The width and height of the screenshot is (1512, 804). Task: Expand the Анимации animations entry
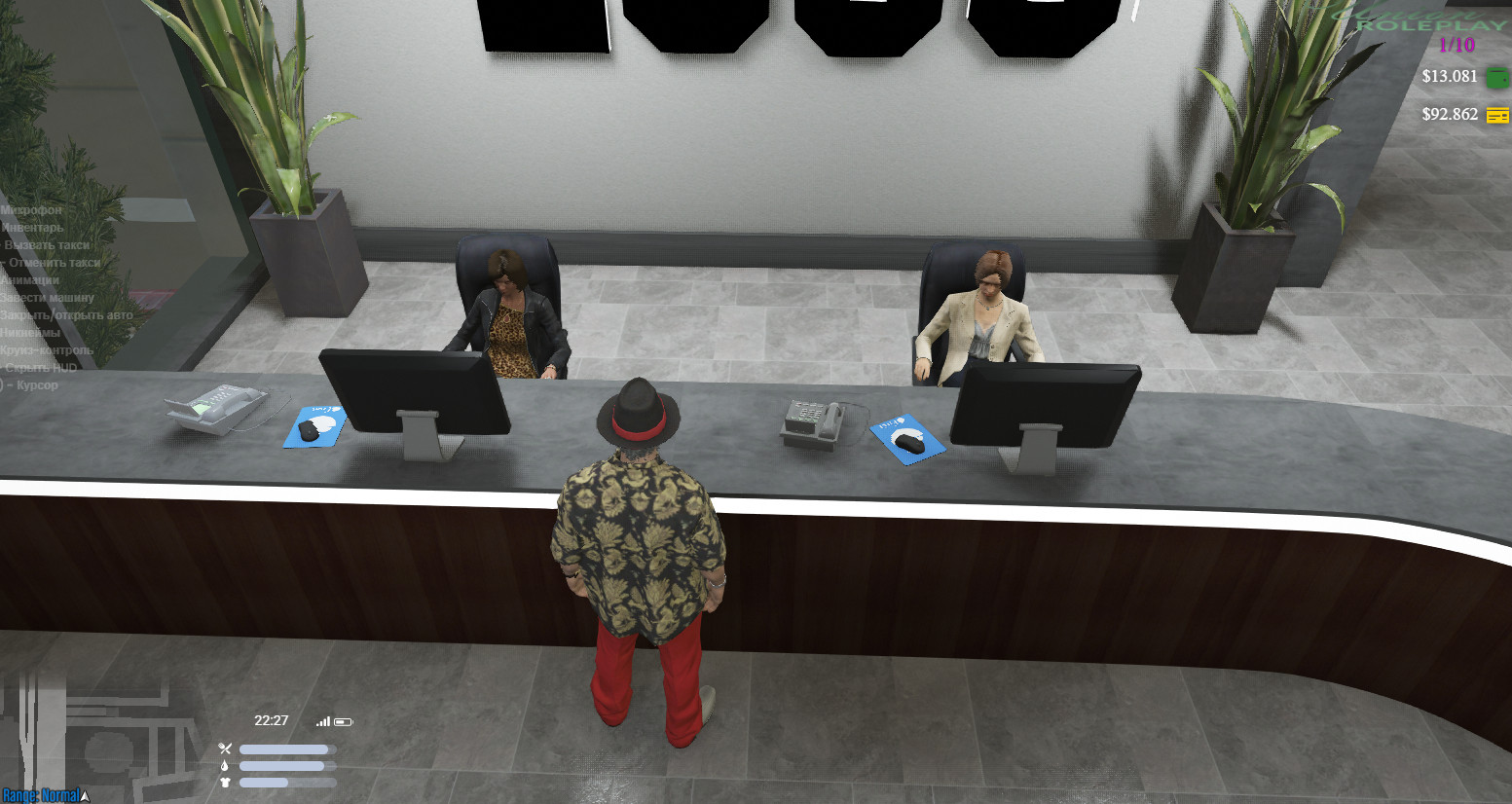(30, 279)
